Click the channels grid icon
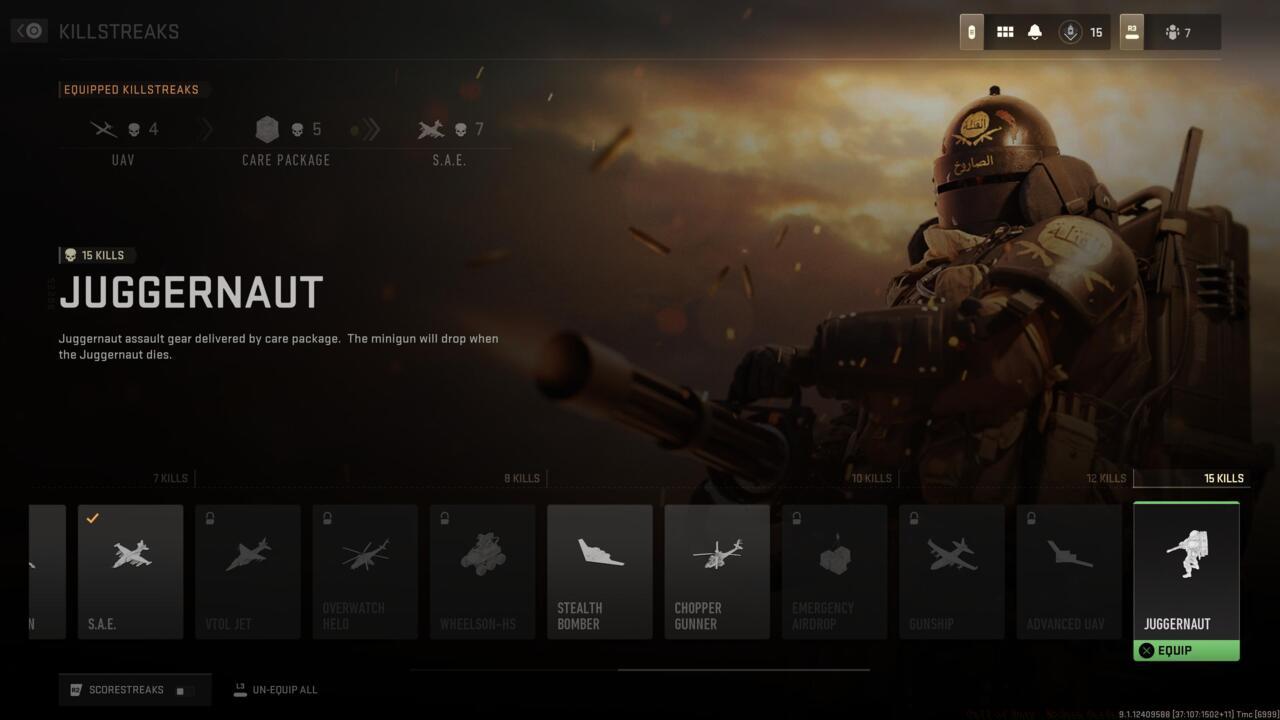Viewport: 1280px width, 720px height. click(1005, 31)
